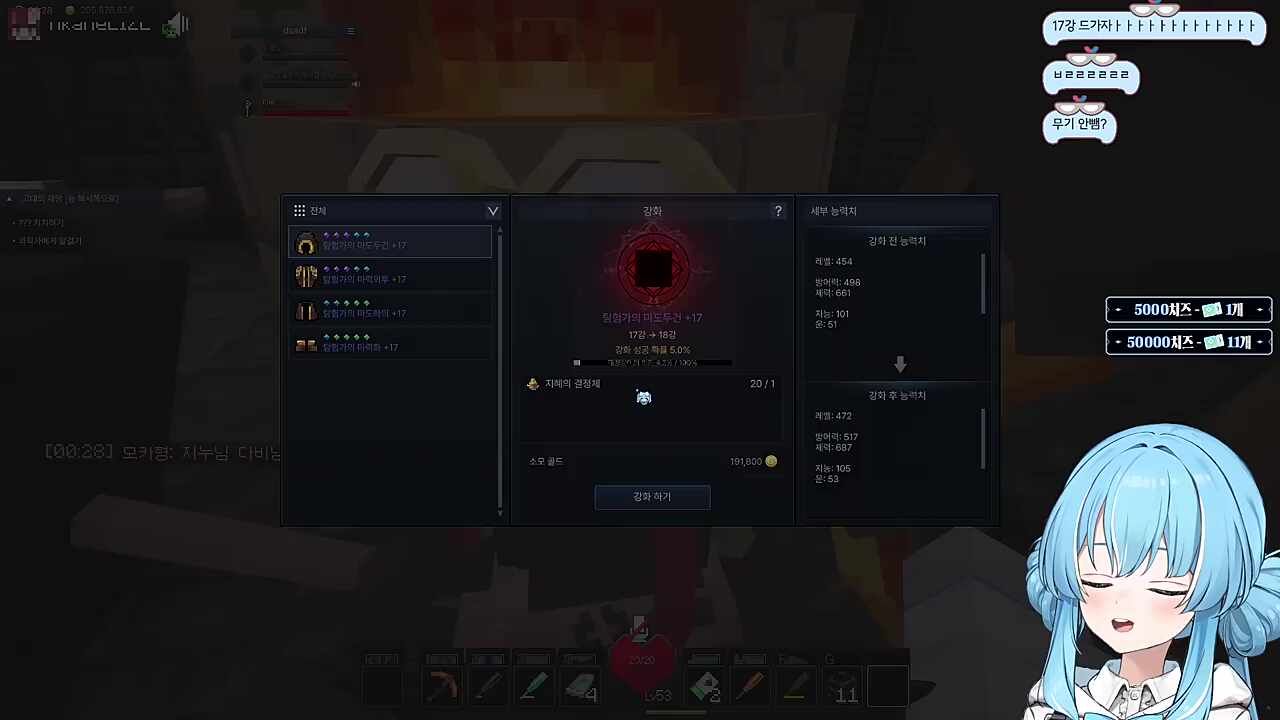Click the speaker volume icon top-left
This screenshot has height=720, width=1280.
click(x=176, y=24)
